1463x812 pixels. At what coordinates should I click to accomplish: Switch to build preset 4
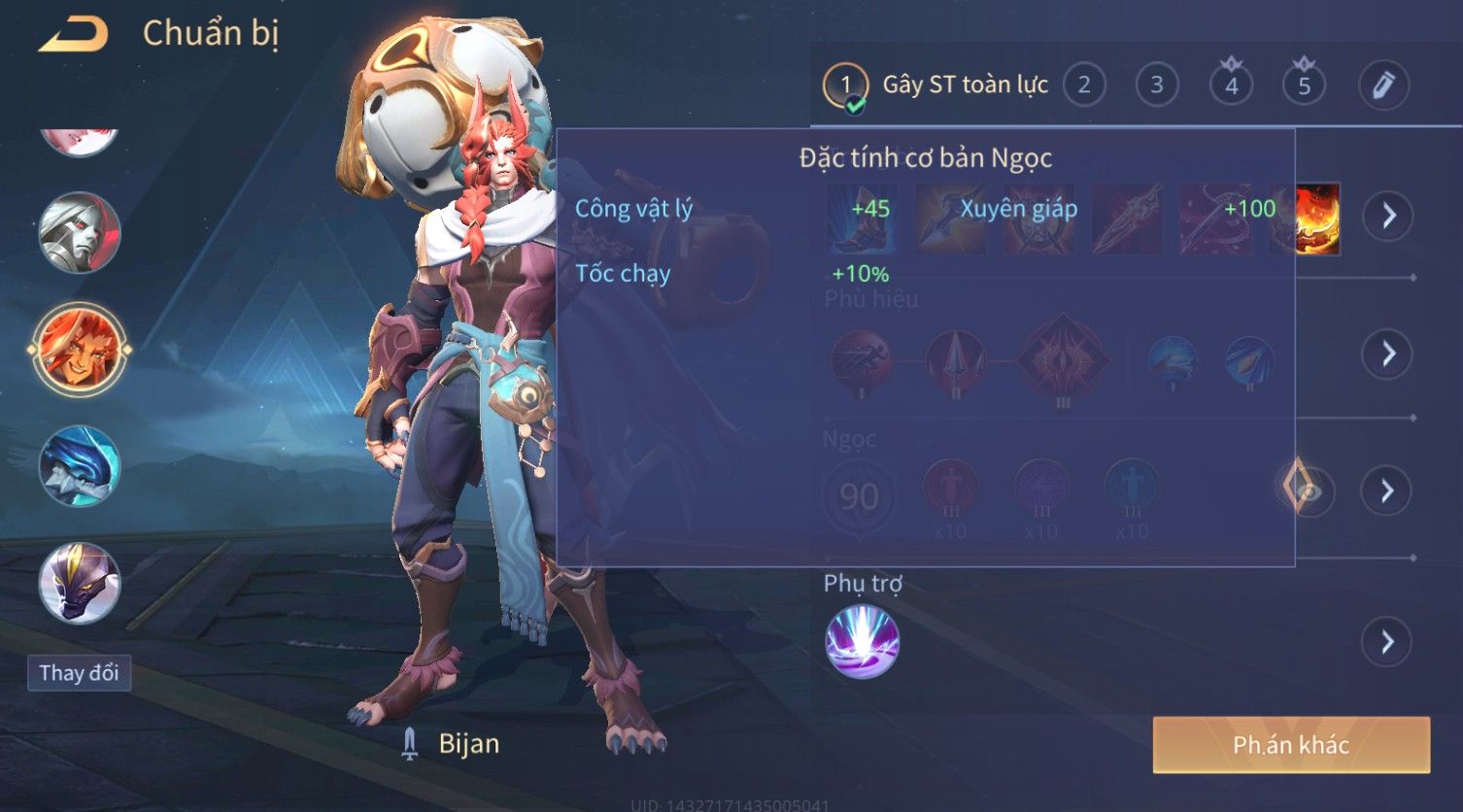pos(1231,85)
